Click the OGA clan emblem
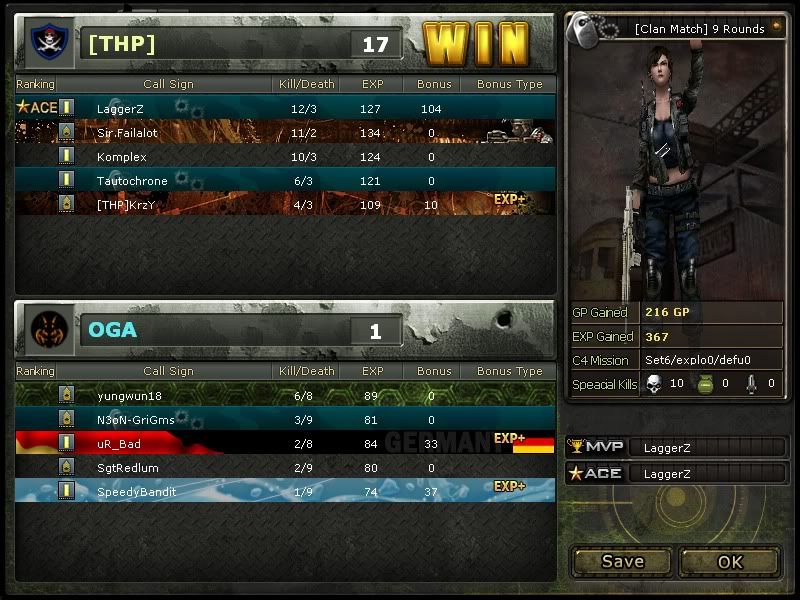Viewport: 800px width, 600px height. tap(47, 329)
